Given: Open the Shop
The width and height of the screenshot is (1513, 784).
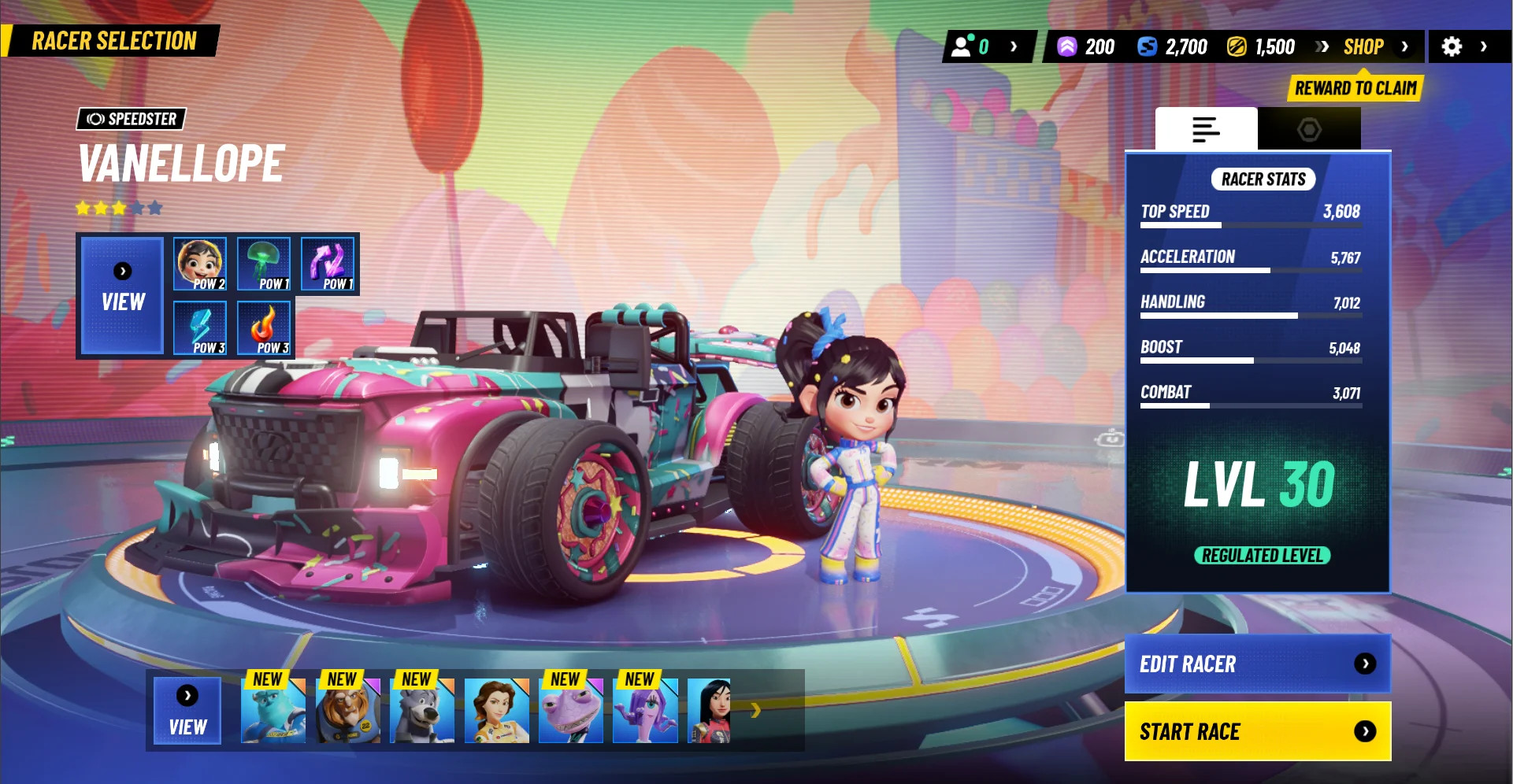Looking at the screenshot, I should point(1363,47).
